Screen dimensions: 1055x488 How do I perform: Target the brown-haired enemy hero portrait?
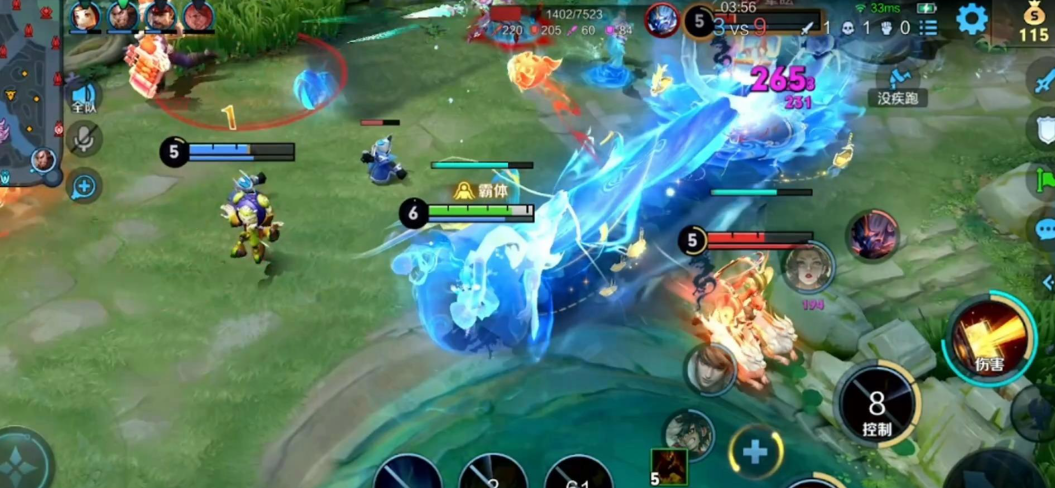pyautogui.click(x=710, y=368)
